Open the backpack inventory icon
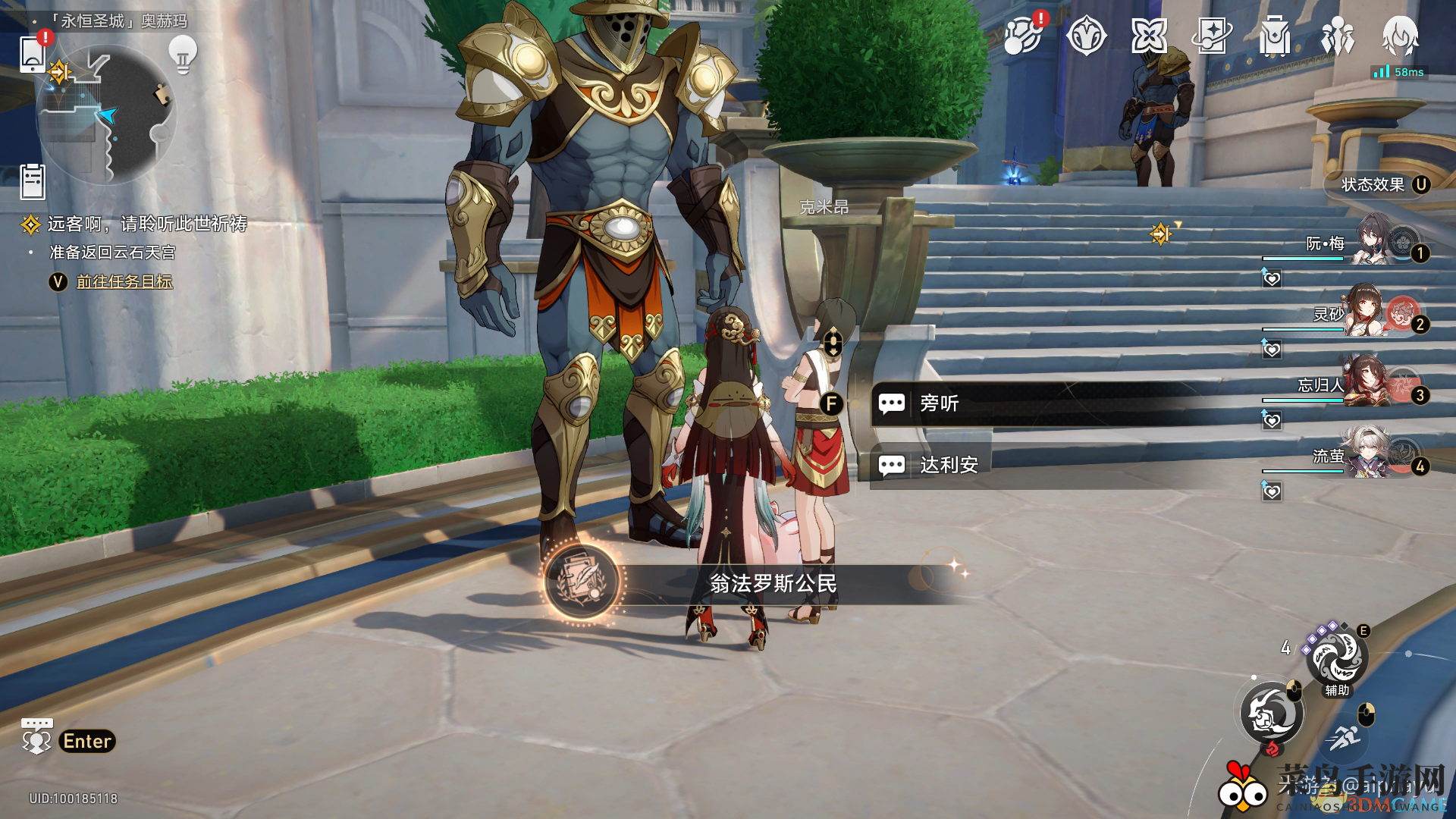 (x=1275, y=36)
